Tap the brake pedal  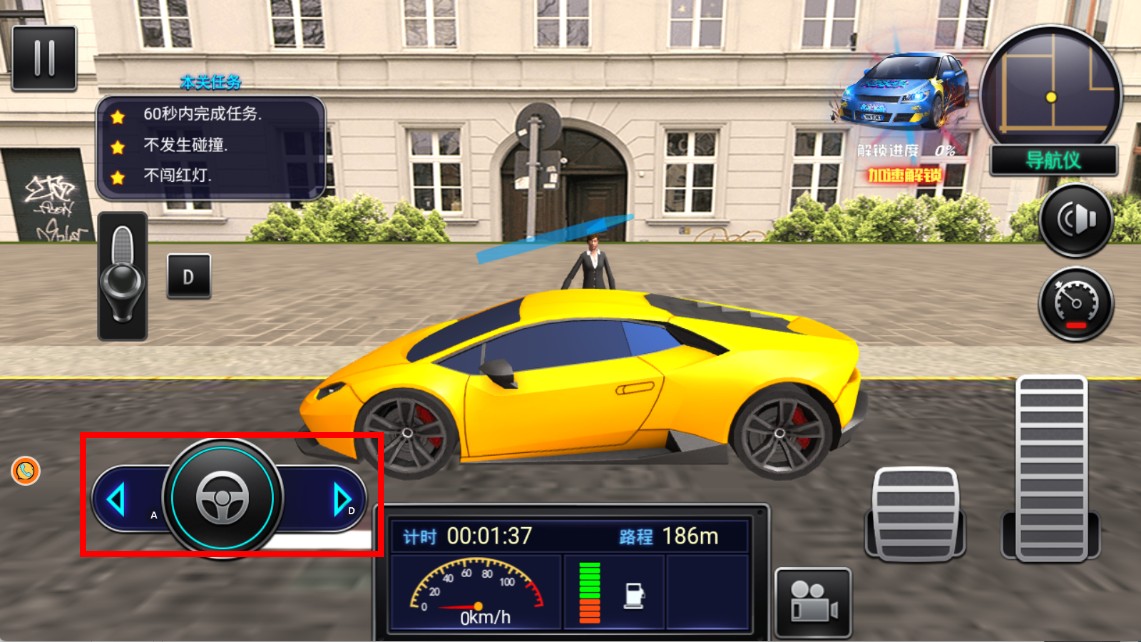(915, 512)
